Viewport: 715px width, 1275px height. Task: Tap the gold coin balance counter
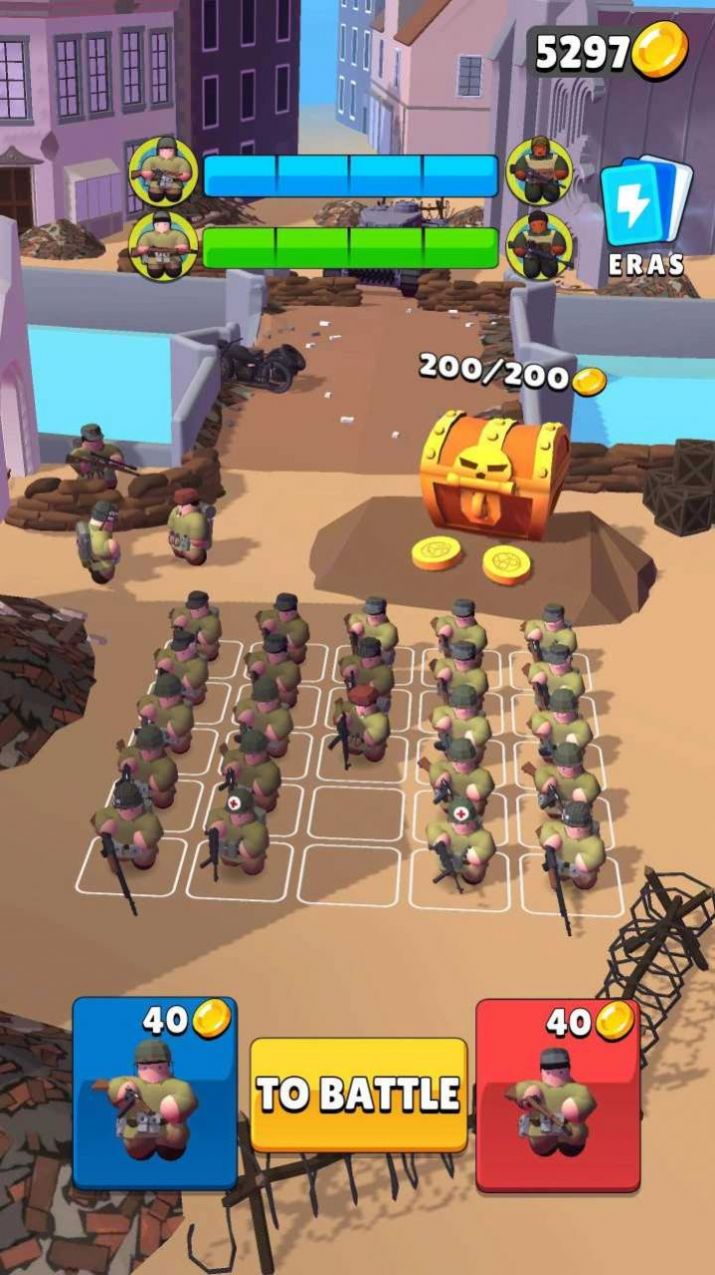(x=610, y=52)
